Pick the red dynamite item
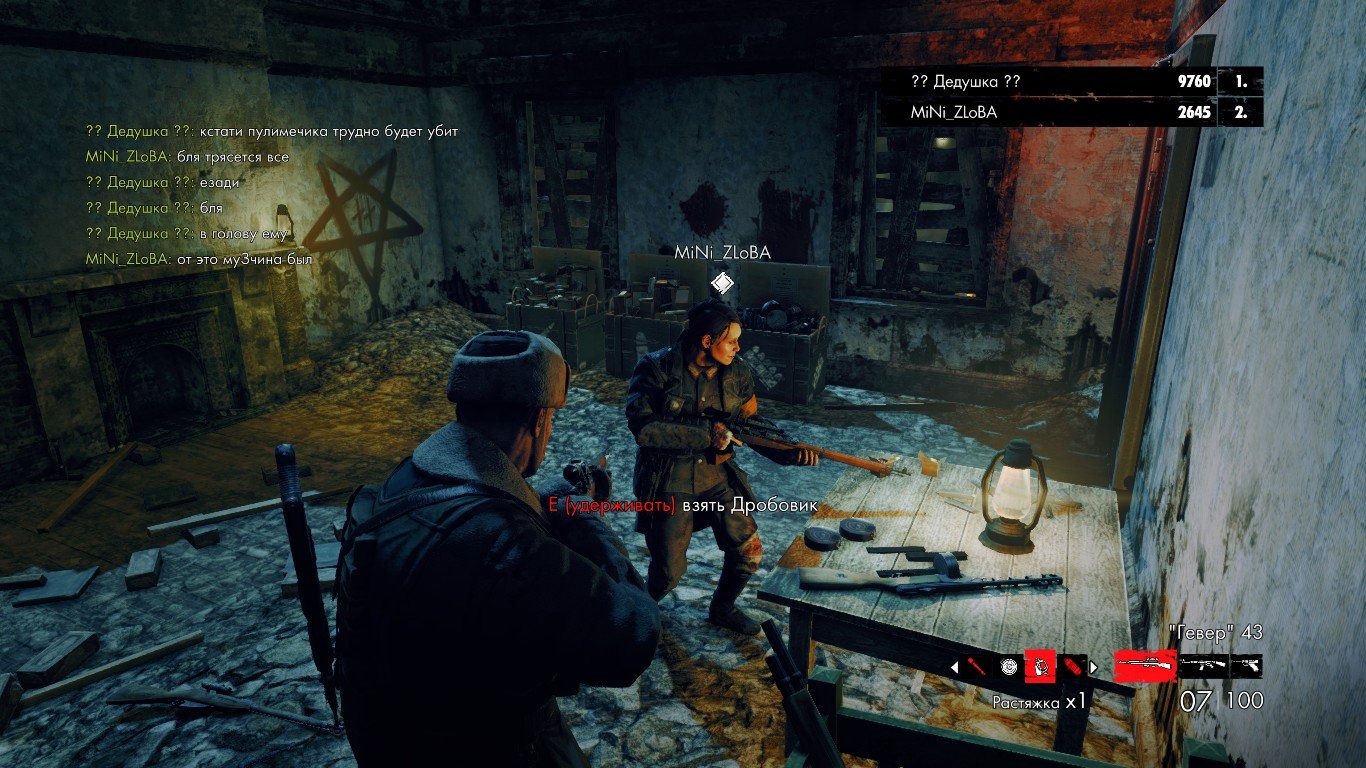This screenshot has width=1366, height=768. (x=1073, y=666)
